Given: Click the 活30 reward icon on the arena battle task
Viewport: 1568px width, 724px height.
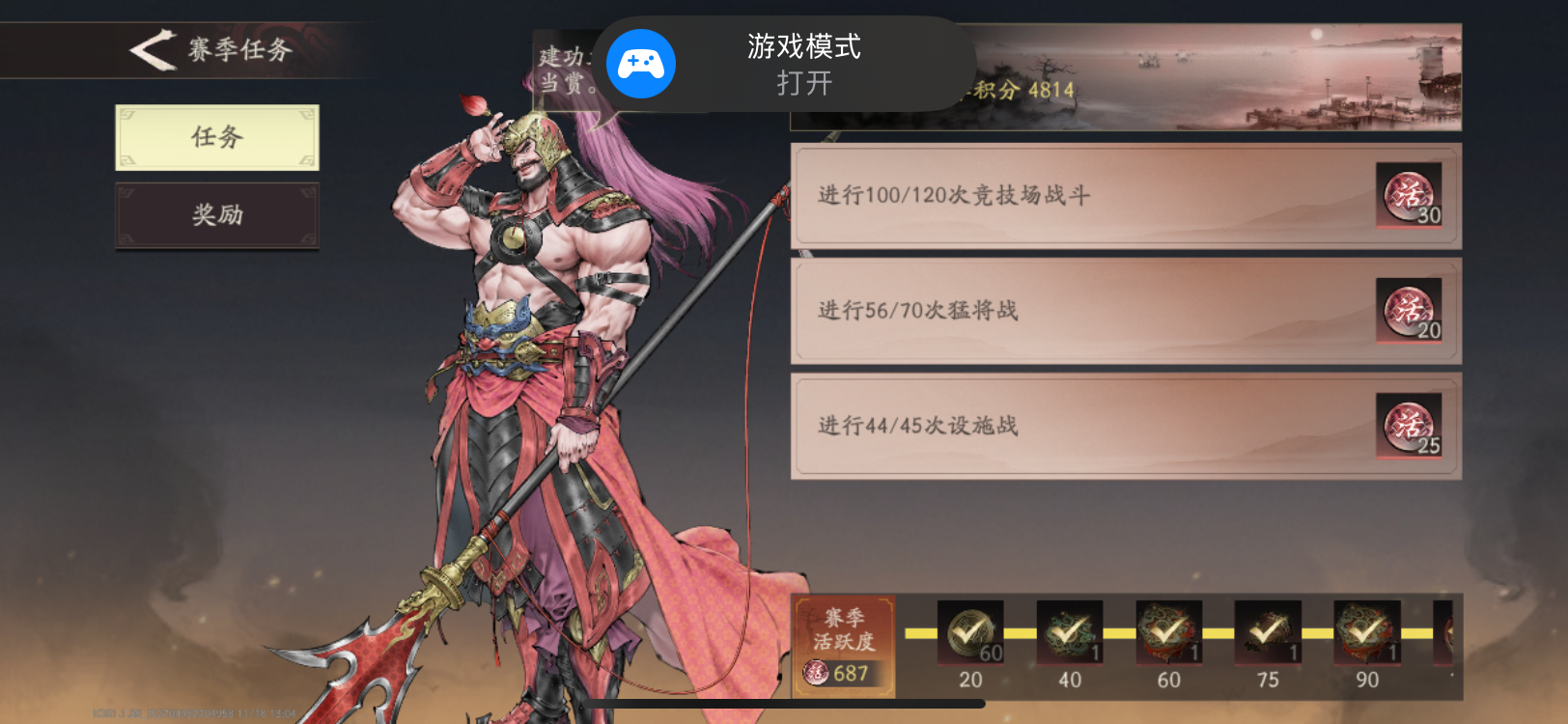Looking at the screenshot, I should (1409, 196).
